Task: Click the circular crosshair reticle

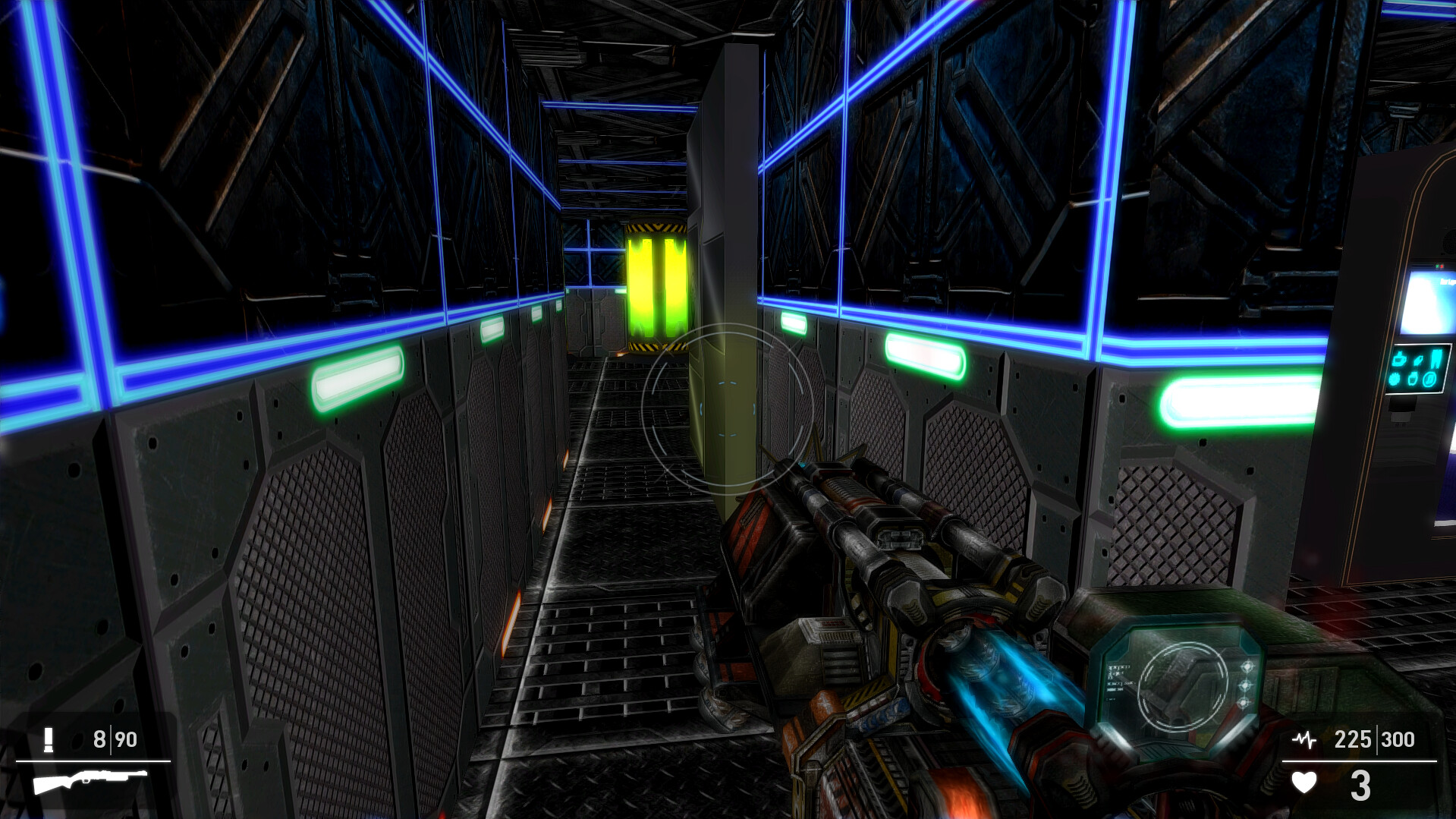Action: tap(726, 410)
